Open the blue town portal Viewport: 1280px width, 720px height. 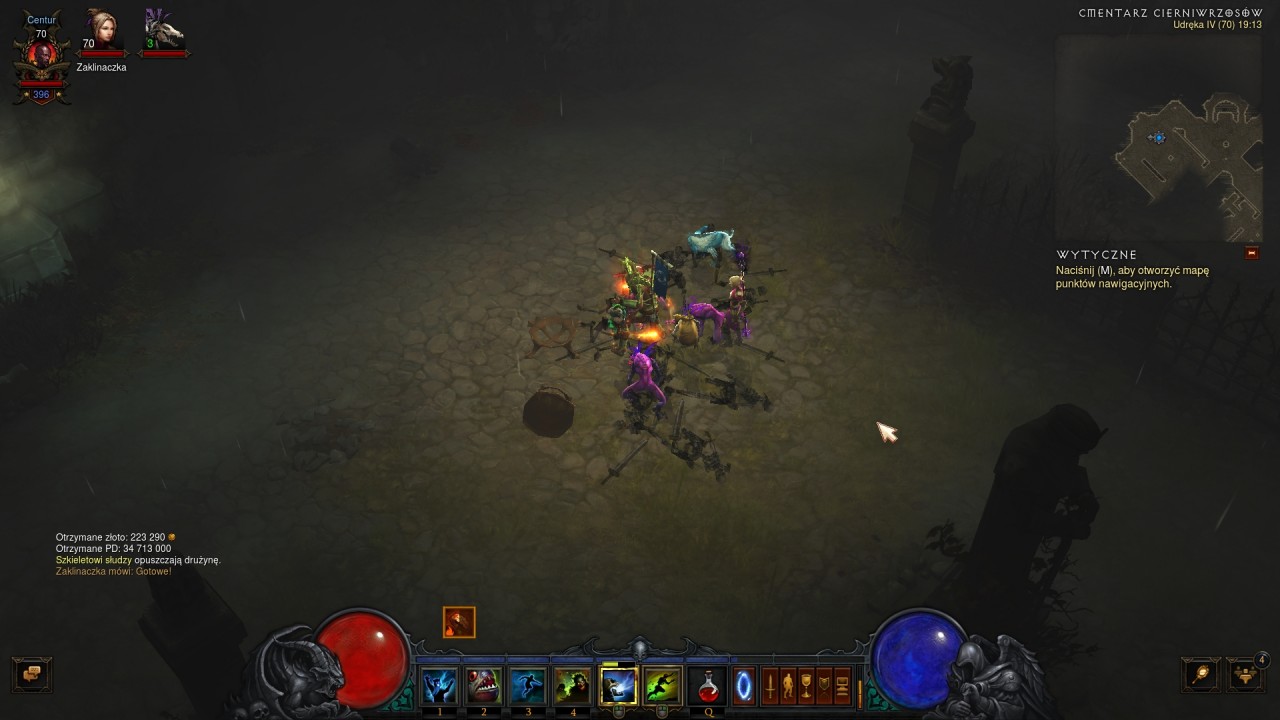(744, 687)
